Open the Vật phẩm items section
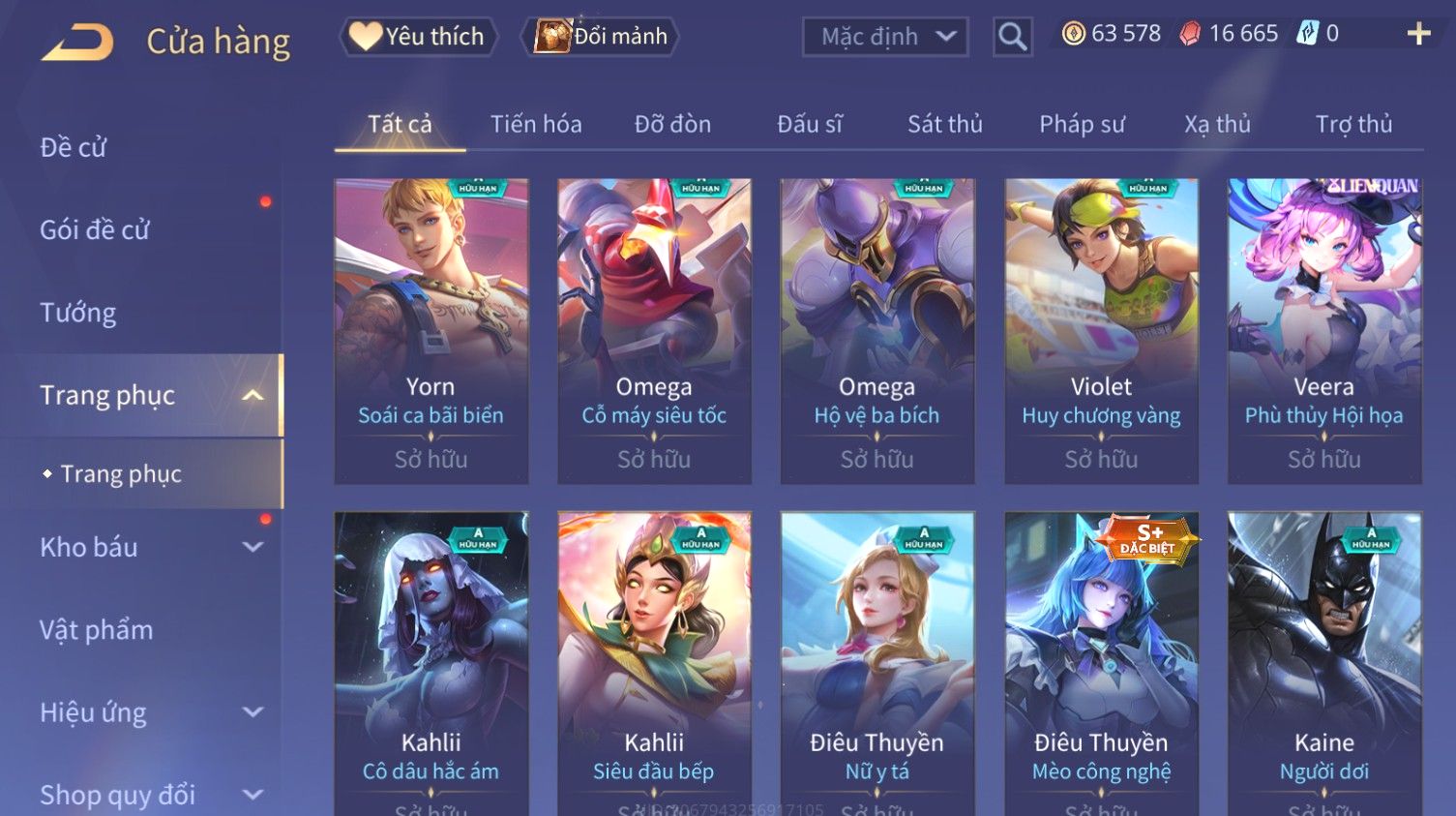 click(97, 630)
